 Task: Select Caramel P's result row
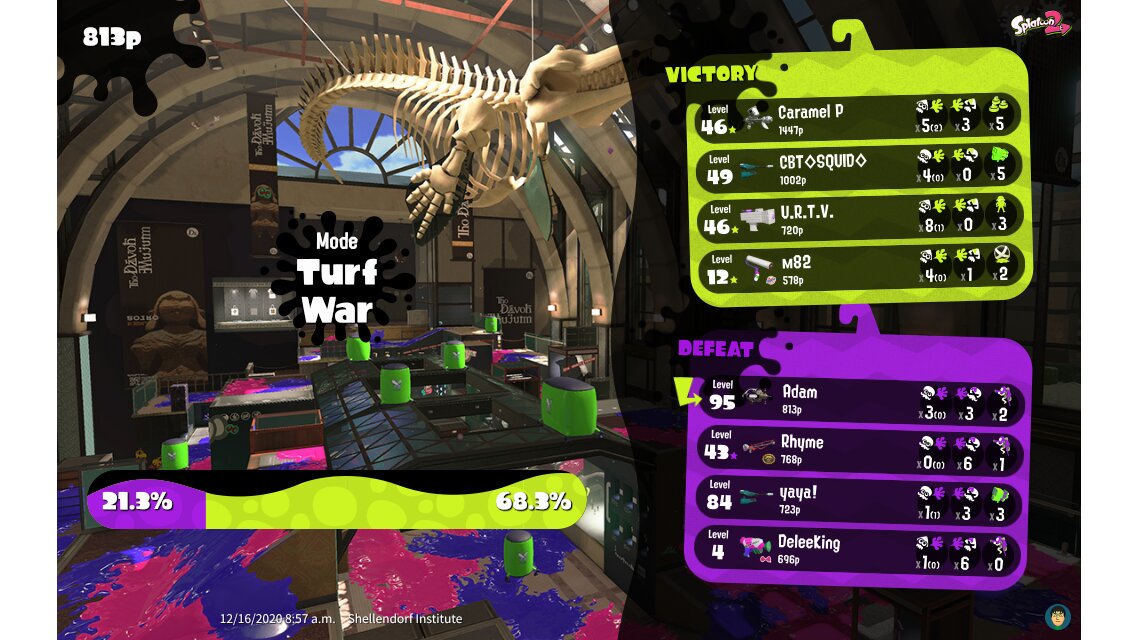[858, 118]
